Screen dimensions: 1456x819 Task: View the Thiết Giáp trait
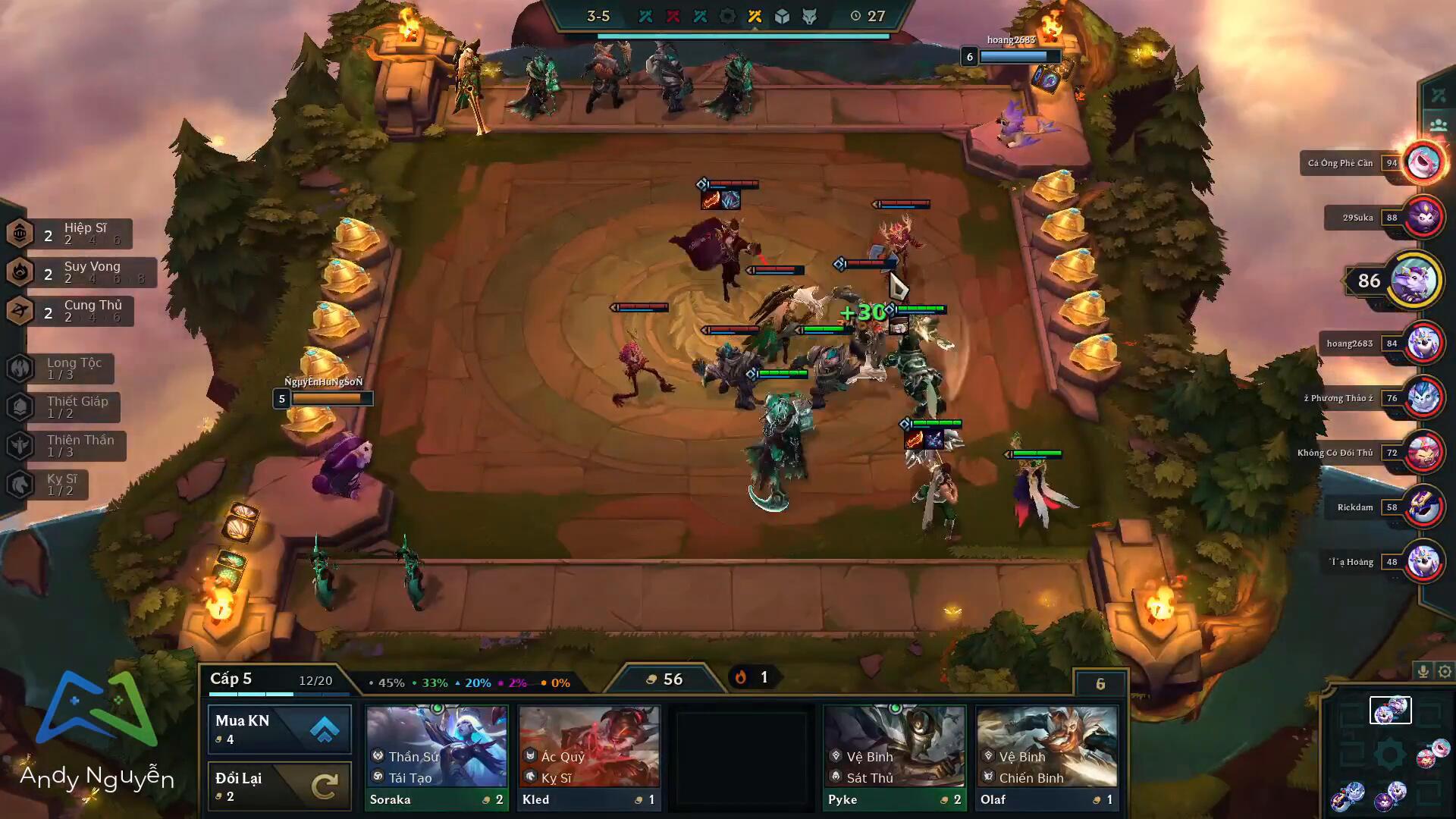(64, 407)
